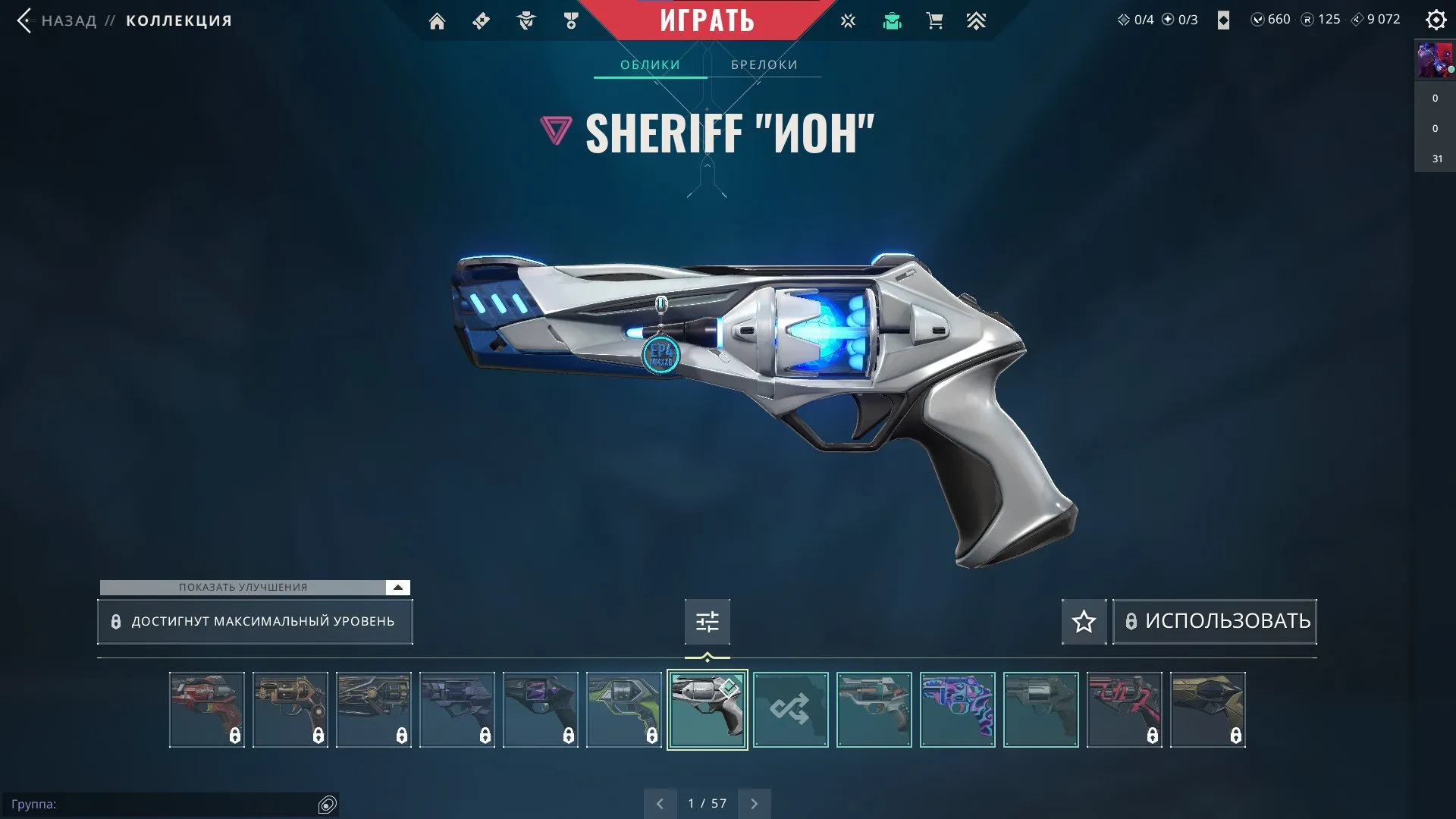Open the Battlepass ticket icon

coord(480,20)
